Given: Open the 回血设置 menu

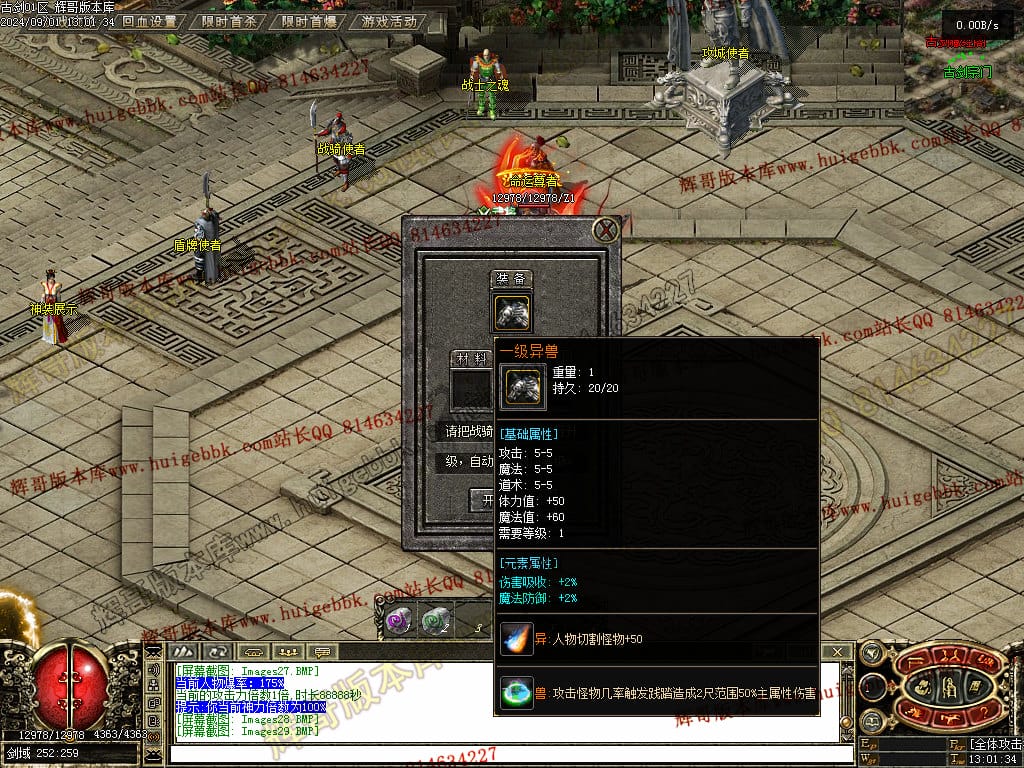Looking at the screenshot, I should (149, 21).
